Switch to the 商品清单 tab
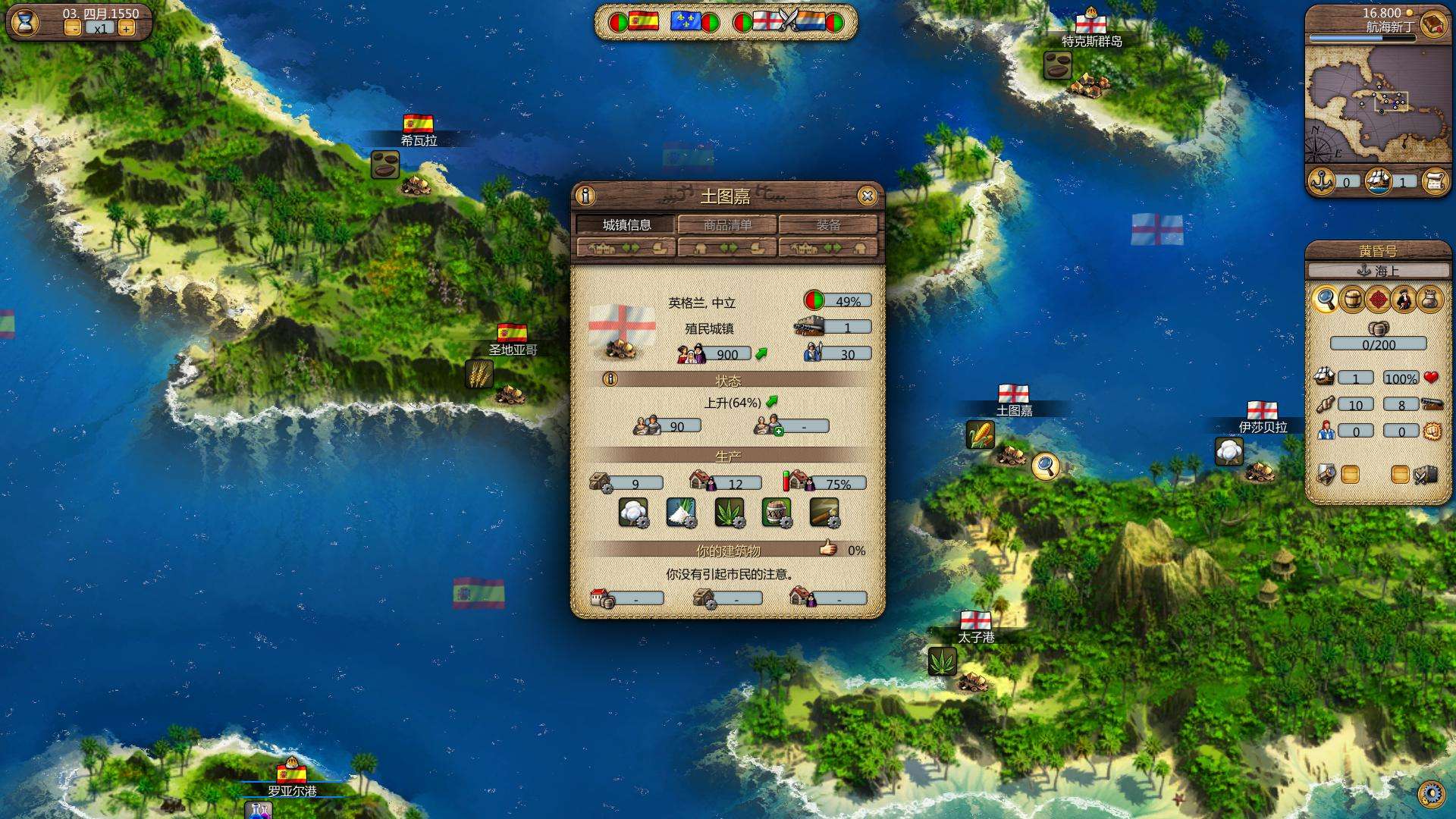 (728, 225)
